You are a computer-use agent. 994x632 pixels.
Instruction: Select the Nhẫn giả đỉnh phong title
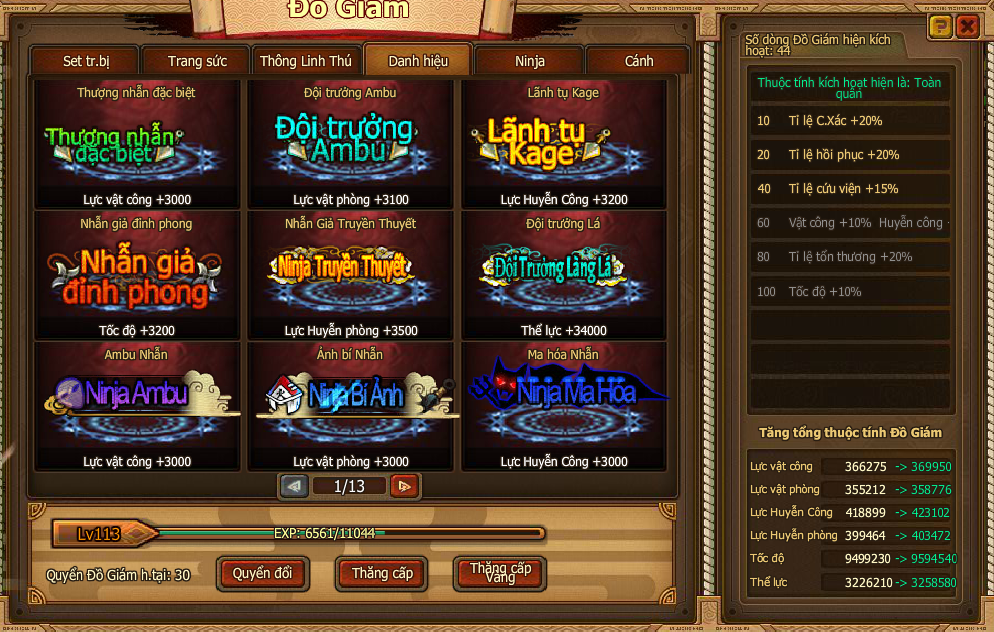(x=139, y=276)
